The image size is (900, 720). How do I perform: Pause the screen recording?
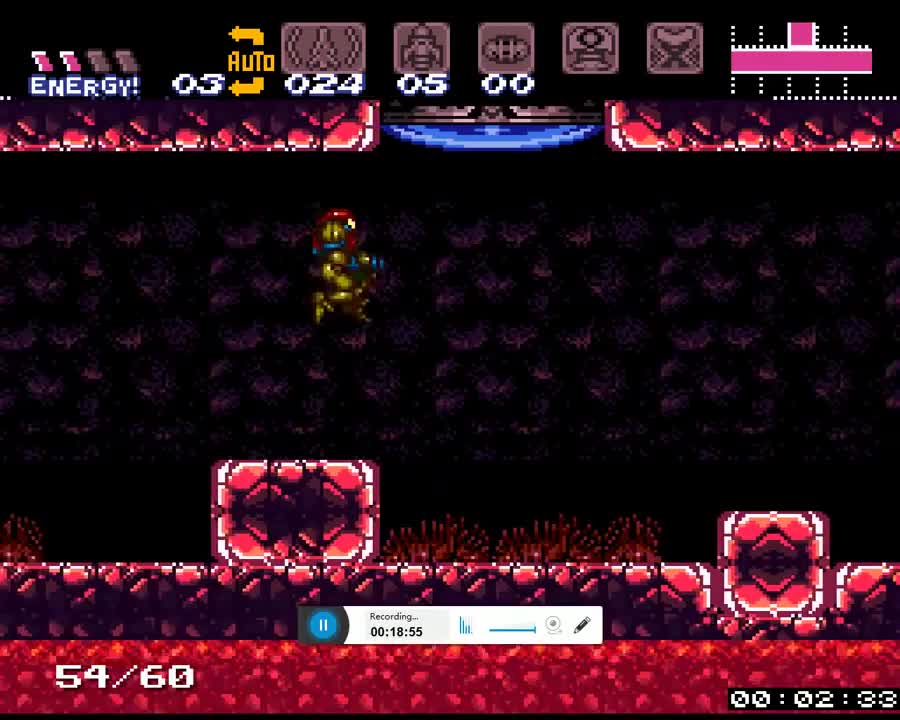coord(323,626)
